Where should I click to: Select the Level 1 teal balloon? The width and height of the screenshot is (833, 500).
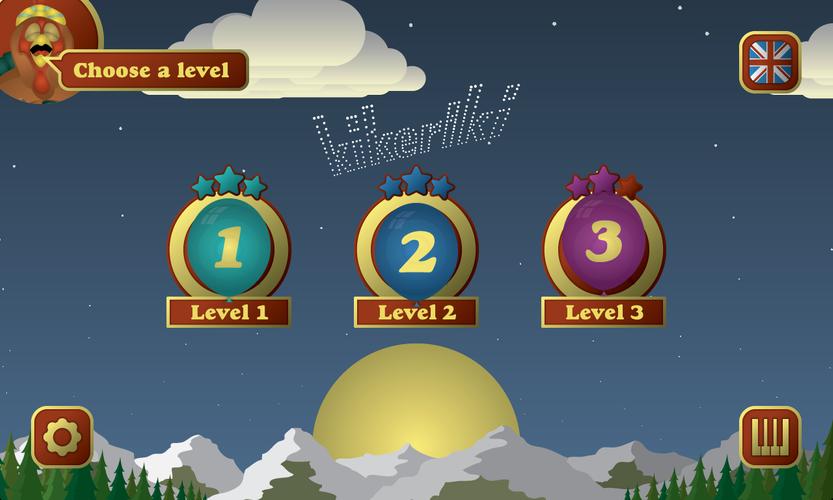[x=229, y=246]
